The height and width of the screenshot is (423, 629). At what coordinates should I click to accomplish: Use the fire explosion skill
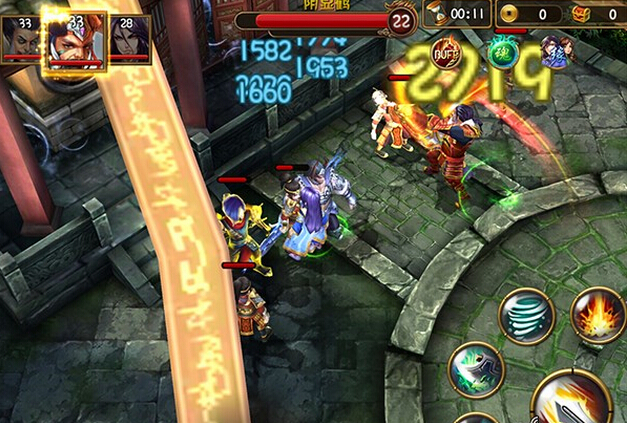[598, 314]
